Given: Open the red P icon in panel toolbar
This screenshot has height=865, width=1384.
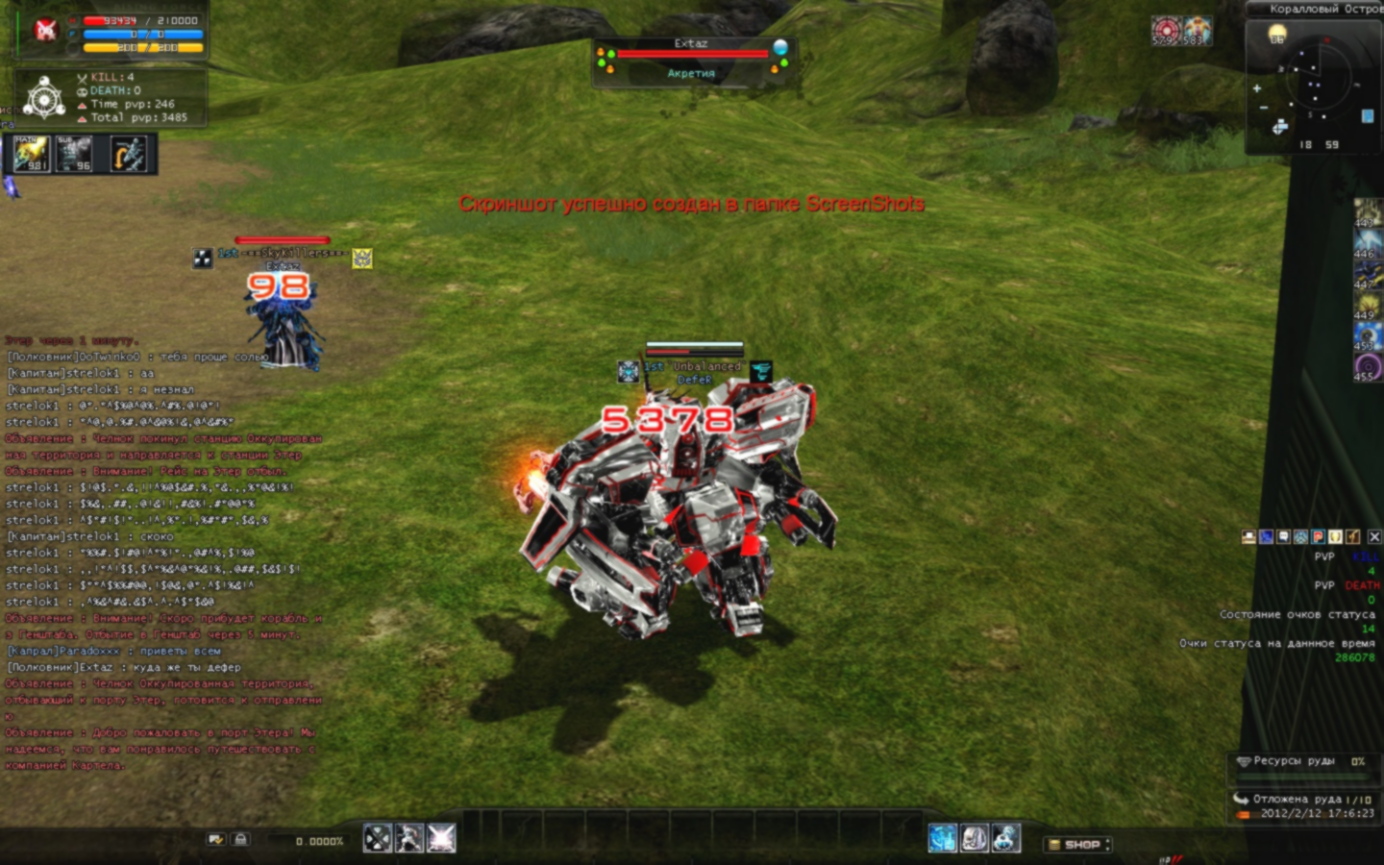Looking at the screenshot, I should (x=1318, y=537).
